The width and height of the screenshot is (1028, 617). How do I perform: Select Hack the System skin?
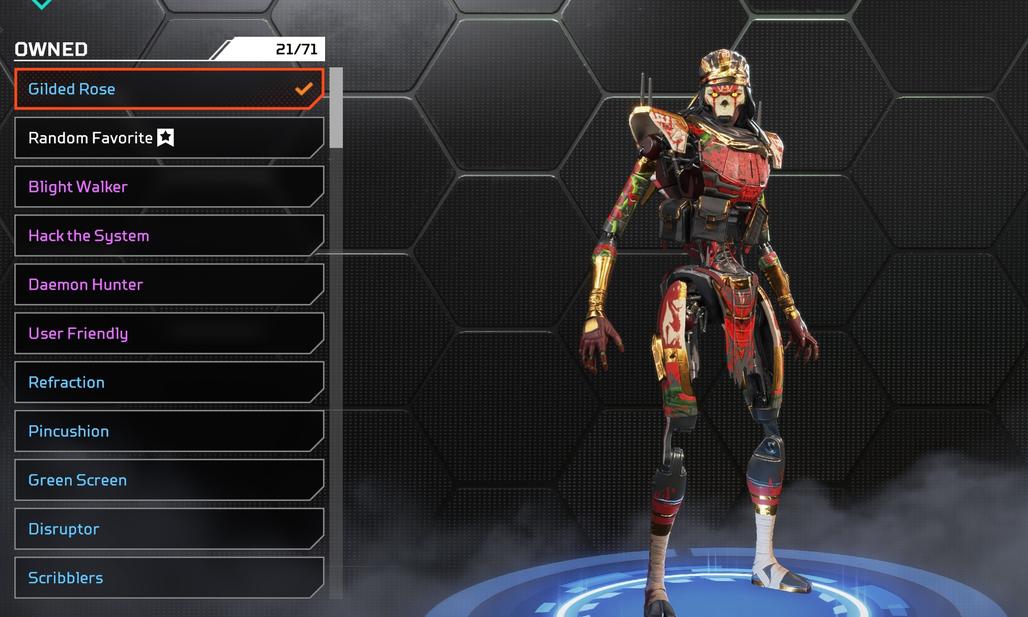click(x=169, y=236)
